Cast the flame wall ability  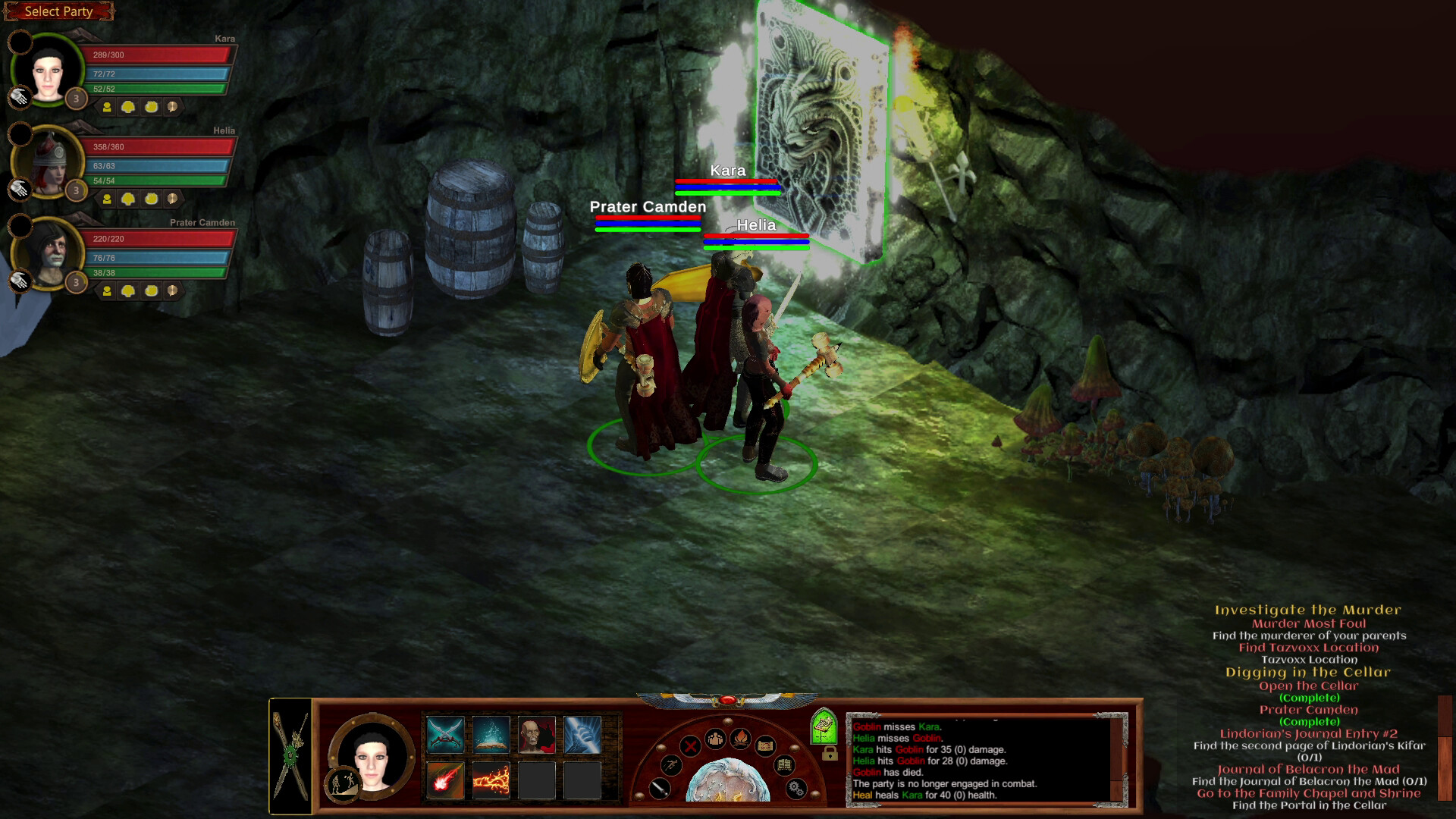[490, 782]
